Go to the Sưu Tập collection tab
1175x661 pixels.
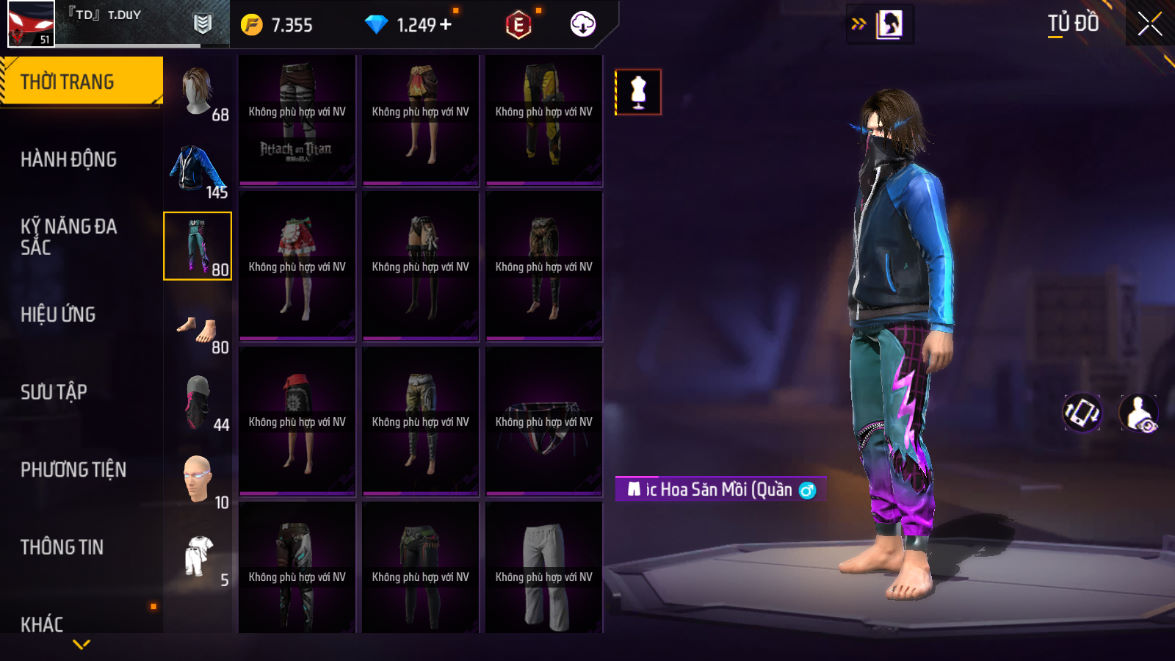click(x=54, y=392)
